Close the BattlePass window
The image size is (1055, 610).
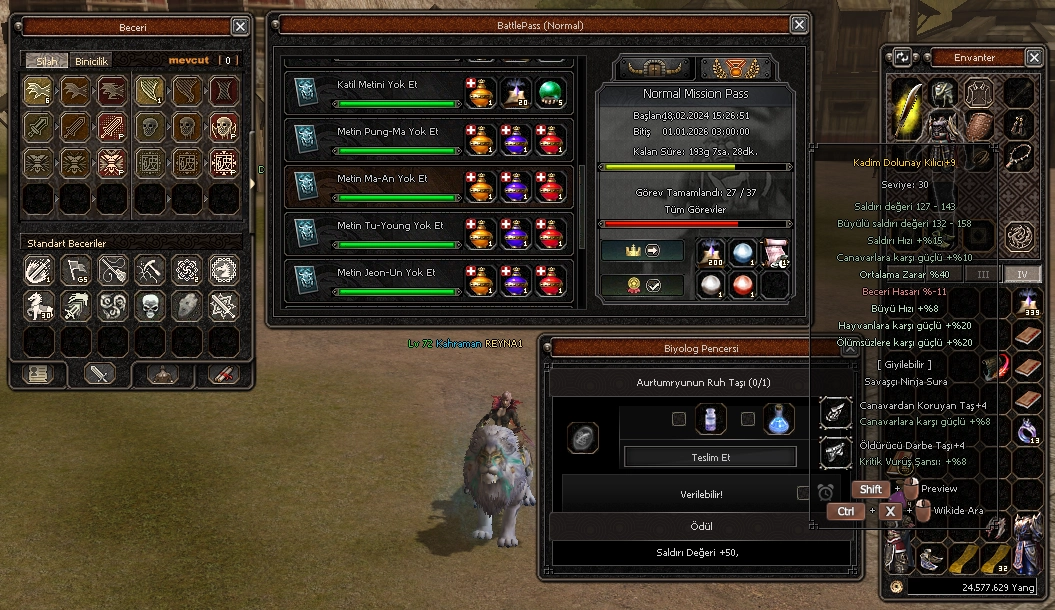pyautogui.click(x=798, y=25)
